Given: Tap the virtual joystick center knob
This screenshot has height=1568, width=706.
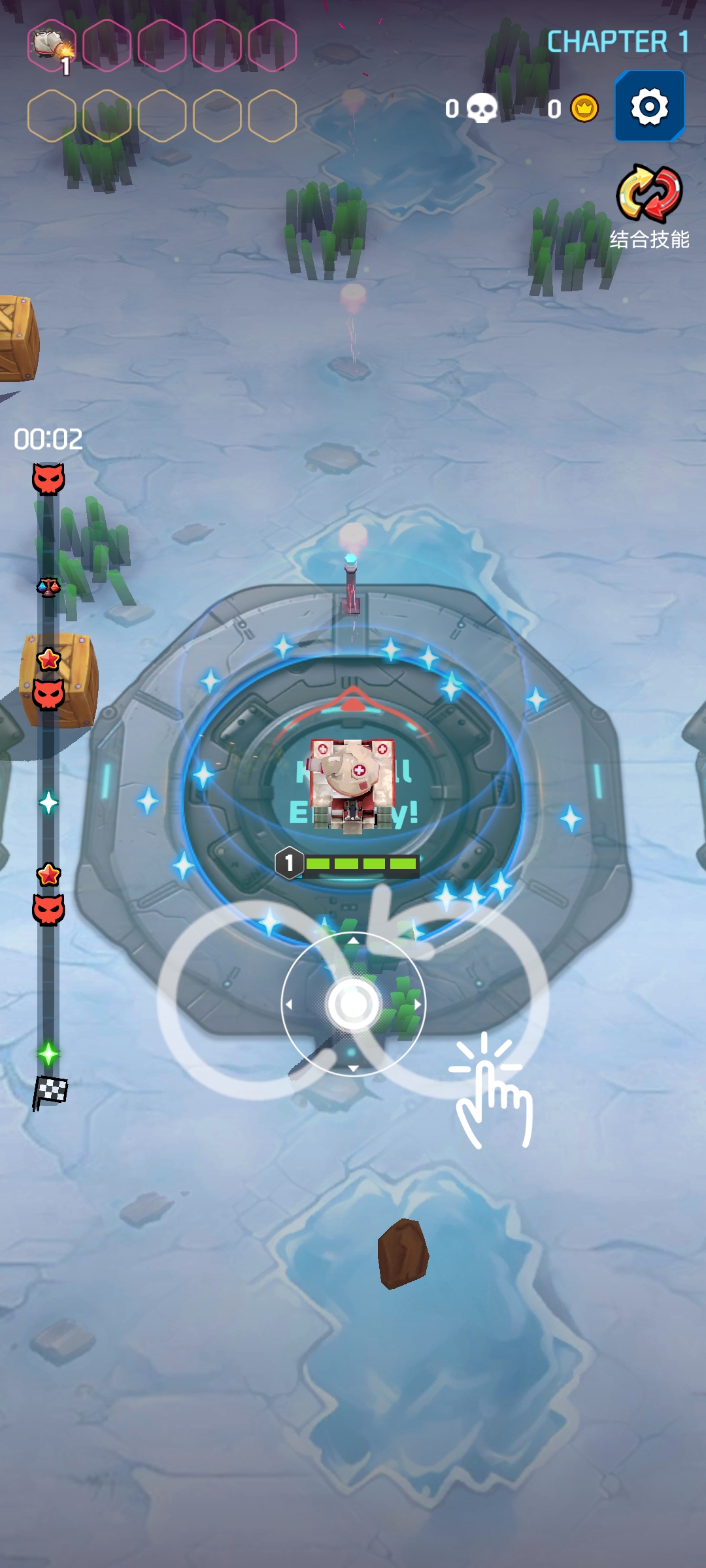Looking at the screenshot, I should pos(353,1004).
